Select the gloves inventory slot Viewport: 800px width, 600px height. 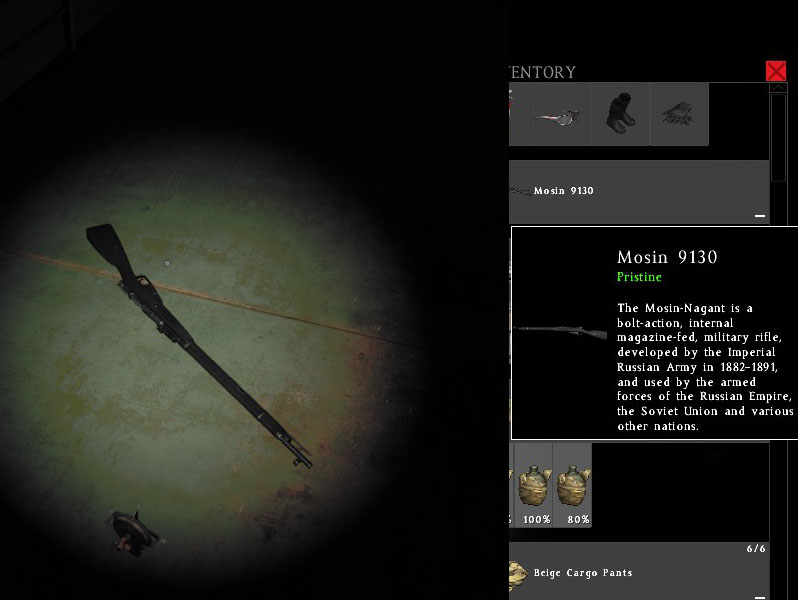[679, 114]
